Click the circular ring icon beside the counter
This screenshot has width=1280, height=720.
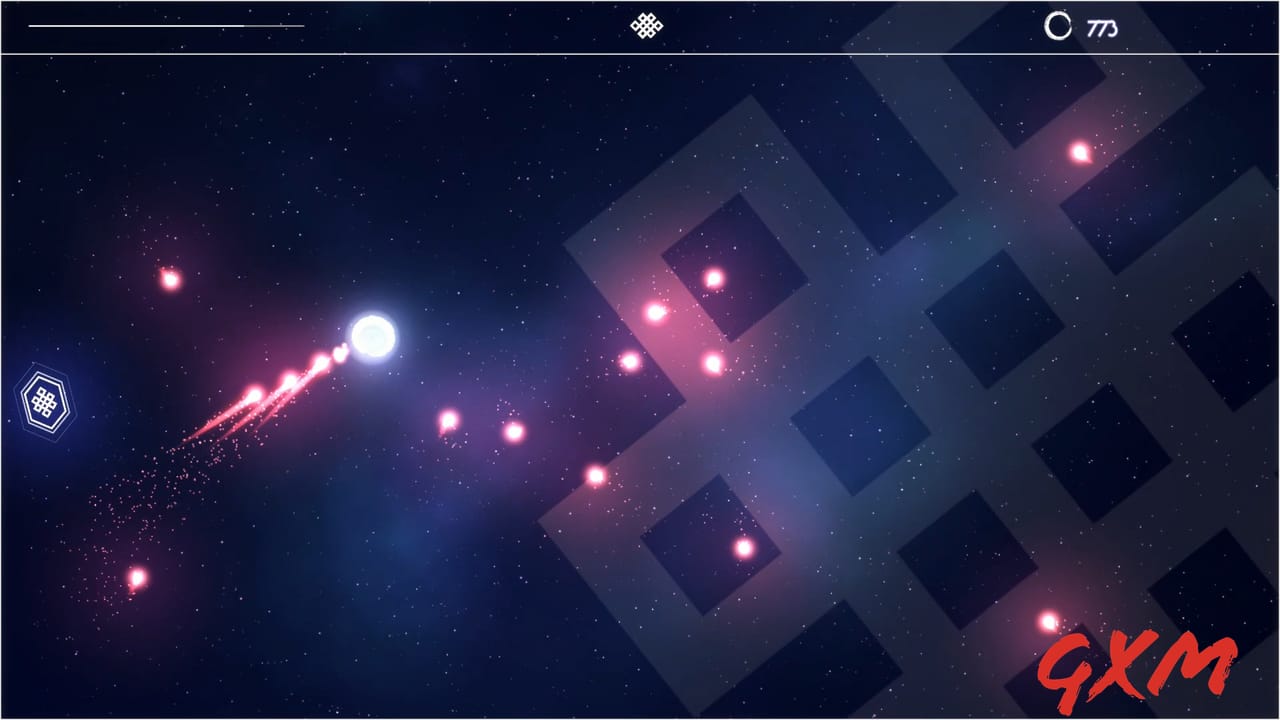(1056, 25)
